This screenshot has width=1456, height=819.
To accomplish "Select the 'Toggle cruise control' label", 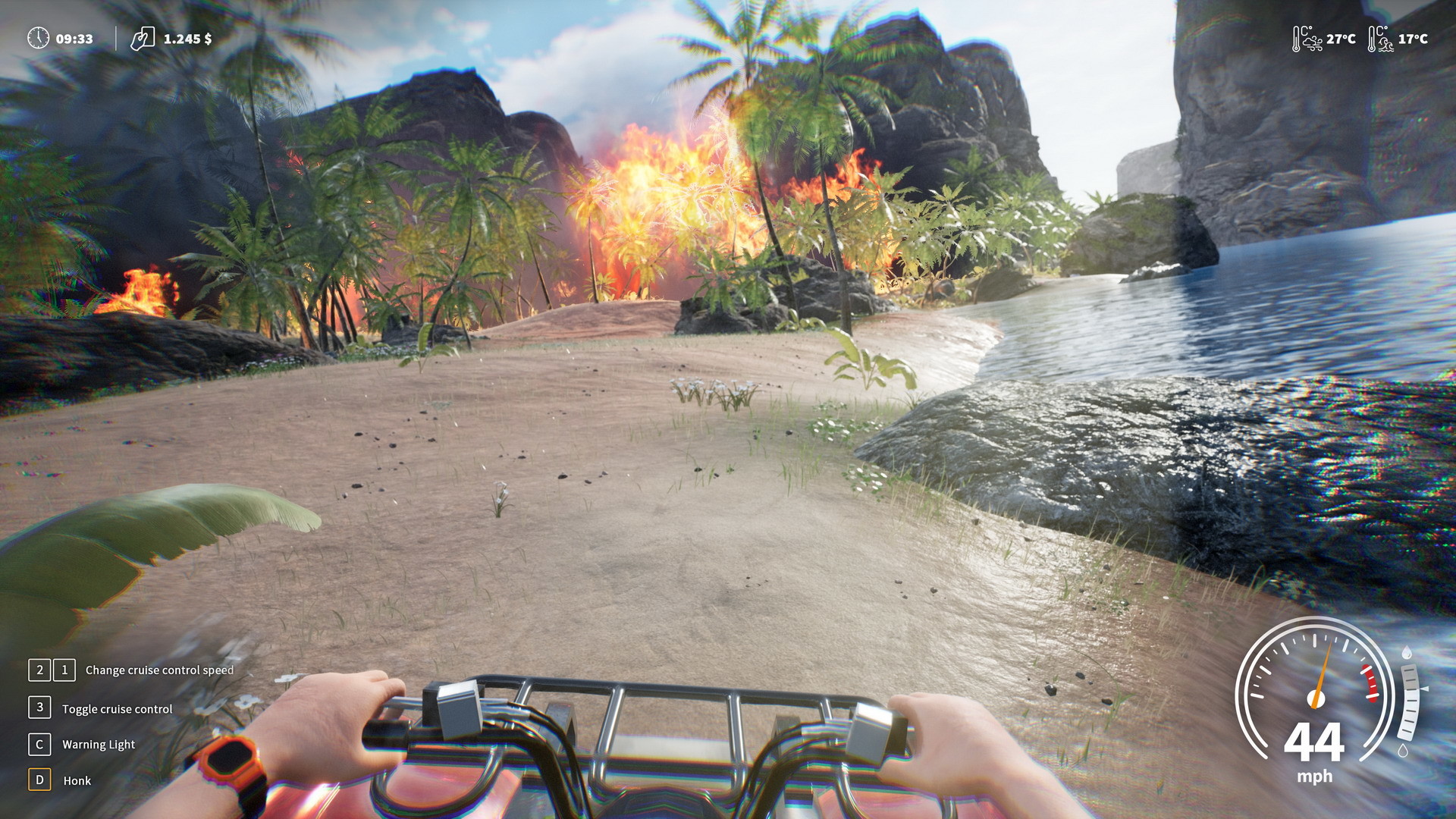I will click(118, 709).
